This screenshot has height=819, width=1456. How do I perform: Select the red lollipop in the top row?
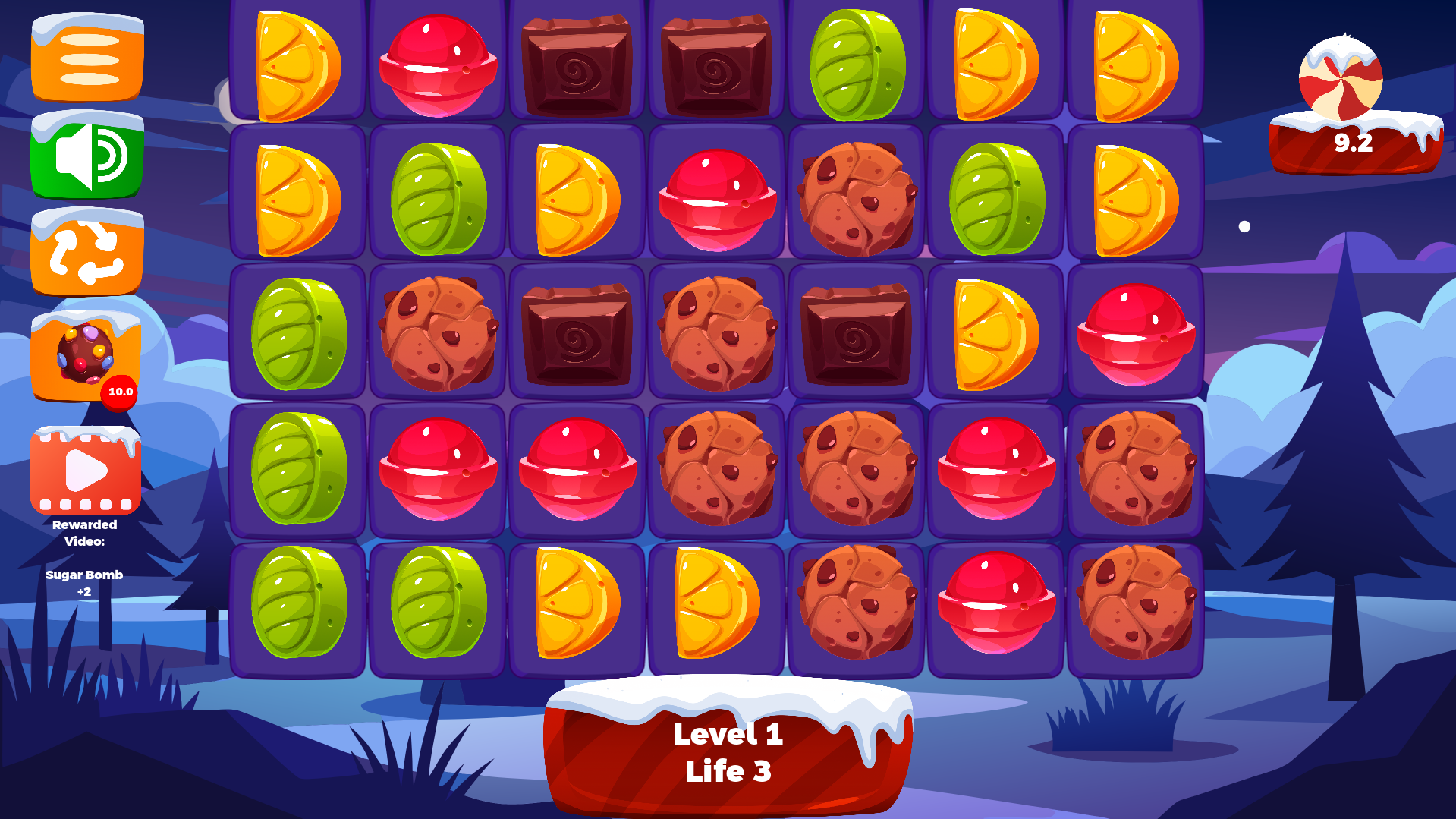click(439, 65)
